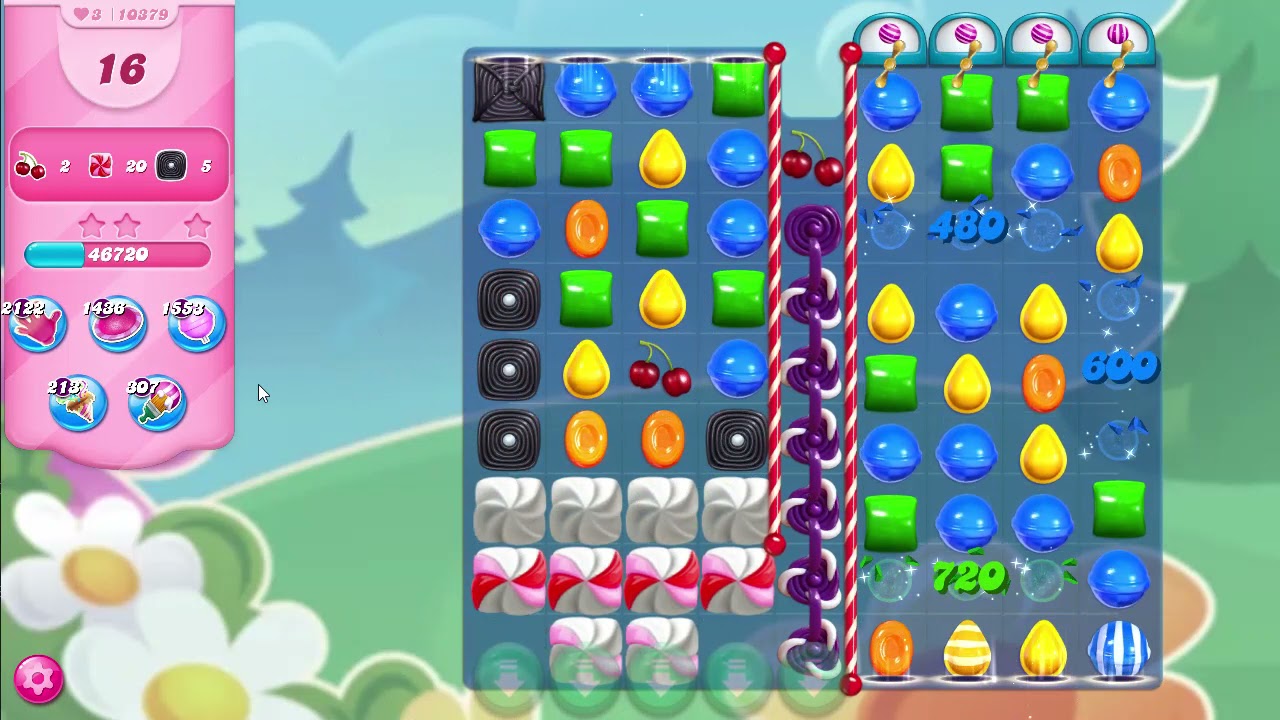The width and height of the screenshot is (1280, 720).
Task: Select the ice cream booster labeled 213
Action: coord(78,402)
